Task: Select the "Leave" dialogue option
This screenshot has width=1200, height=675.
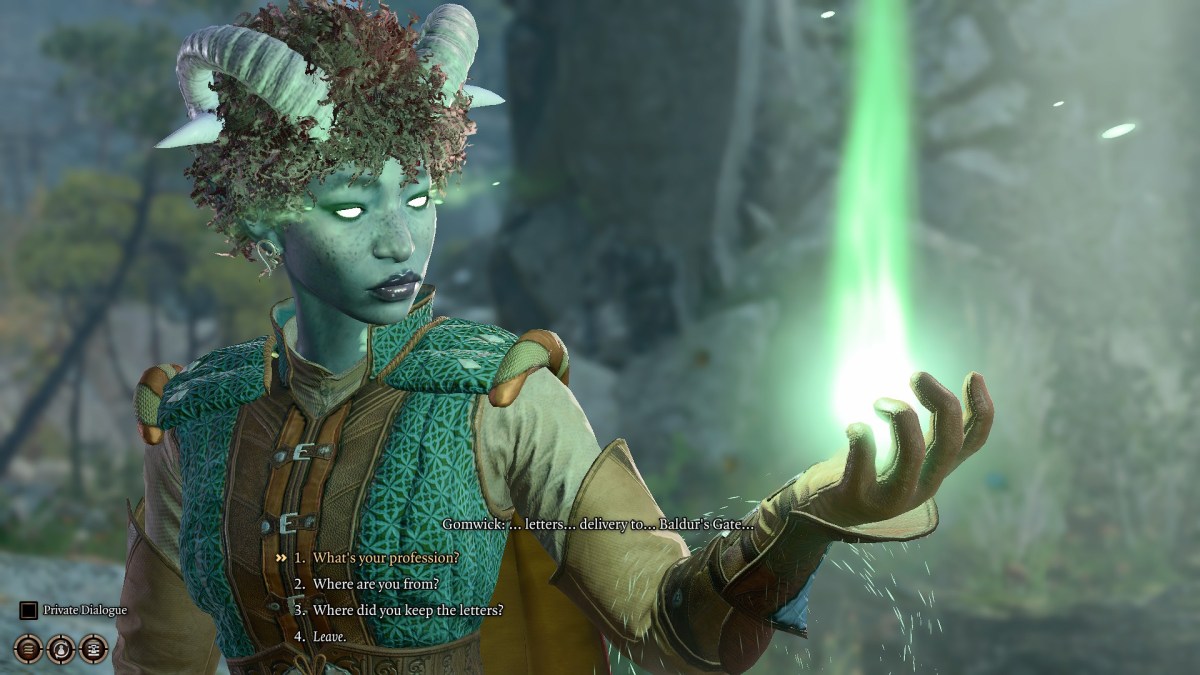Action: (329, 635)
